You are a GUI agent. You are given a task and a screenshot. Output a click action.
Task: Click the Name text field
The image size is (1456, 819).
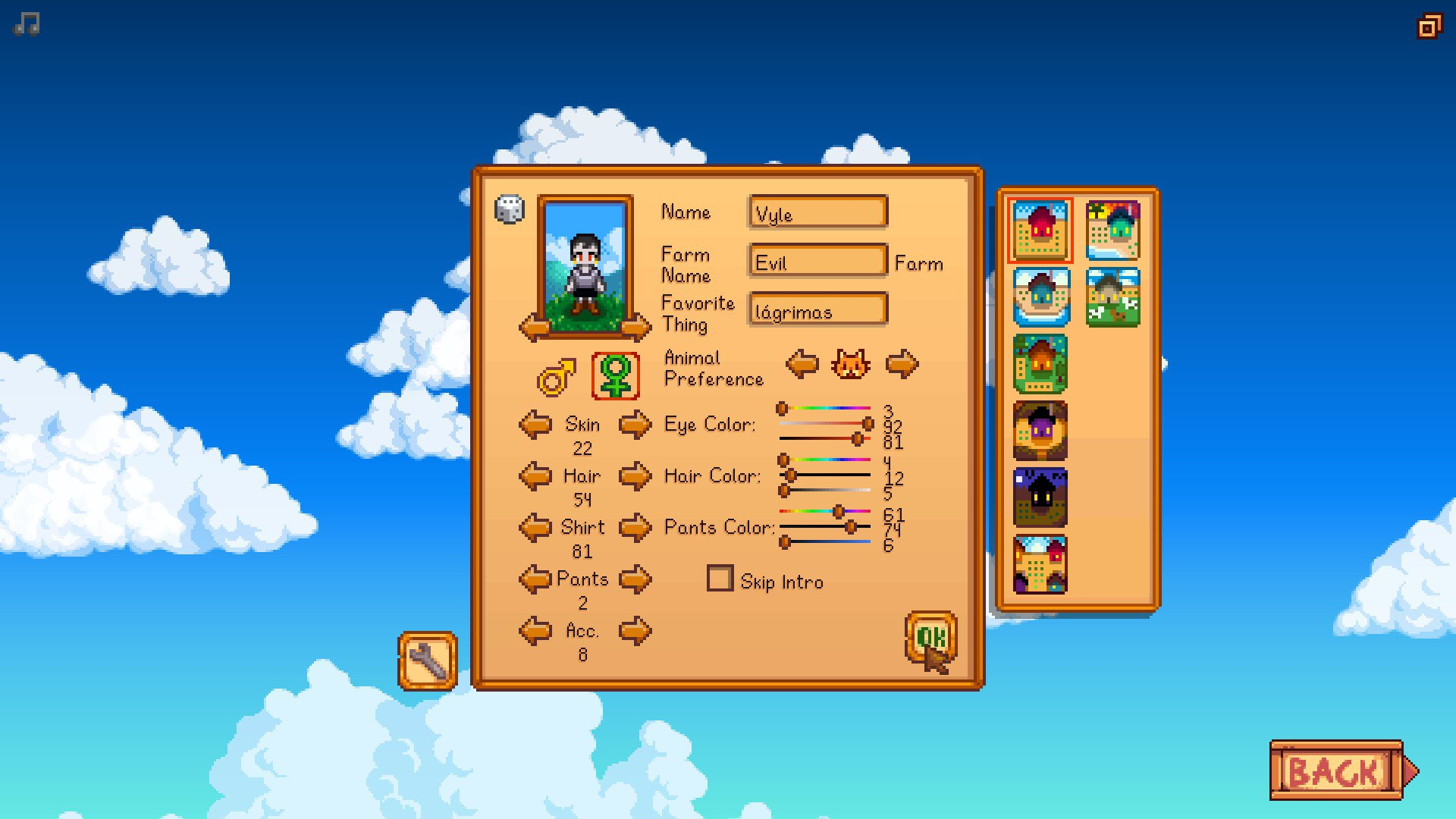tap(817, 213)
